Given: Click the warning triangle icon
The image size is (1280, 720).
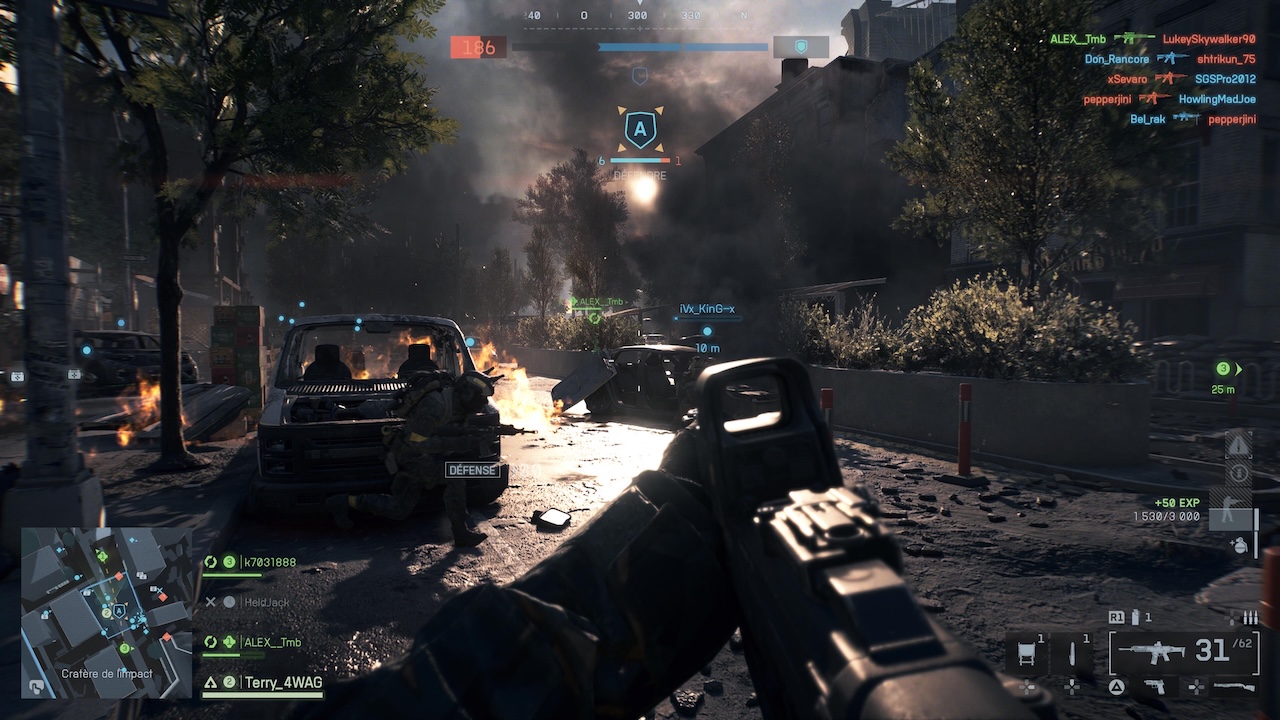Looking at the screenshot, I should 1238,445.
